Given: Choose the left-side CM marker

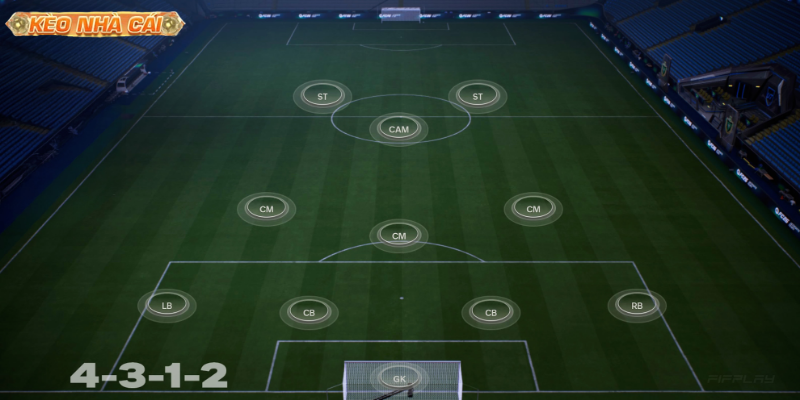Looking at the screenshot, I should (266, 209).
